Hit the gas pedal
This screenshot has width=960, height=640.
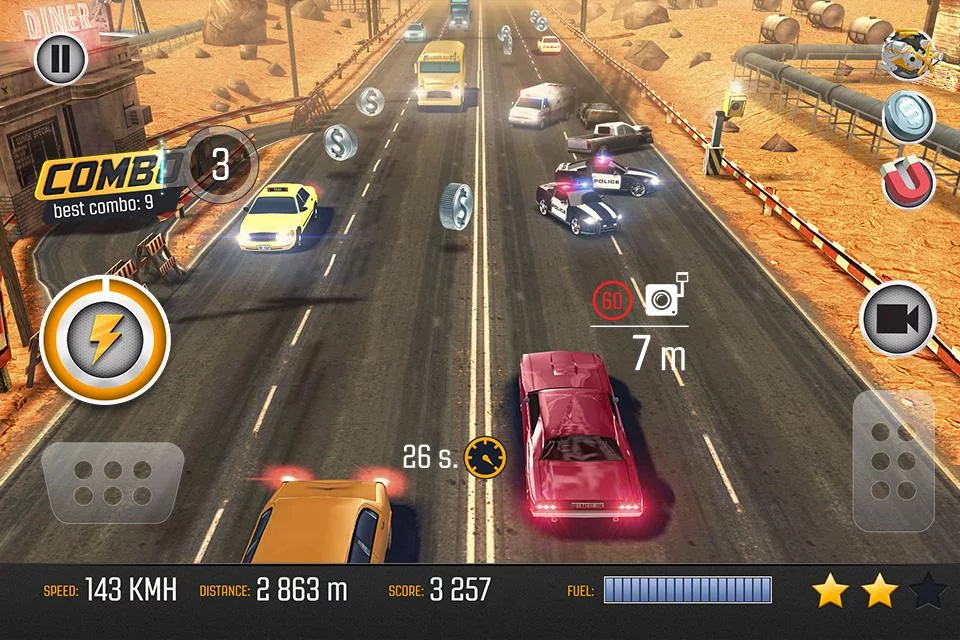(x=893, y=460)
